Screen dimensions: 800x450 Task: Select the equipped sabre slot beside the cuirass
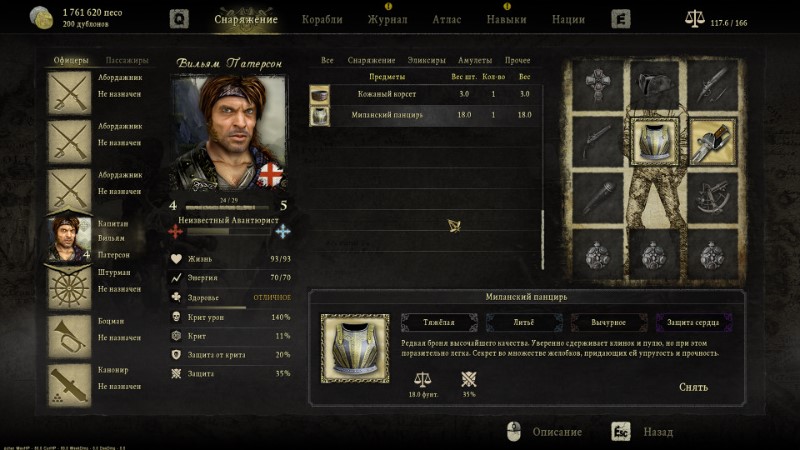coord(712,140)
